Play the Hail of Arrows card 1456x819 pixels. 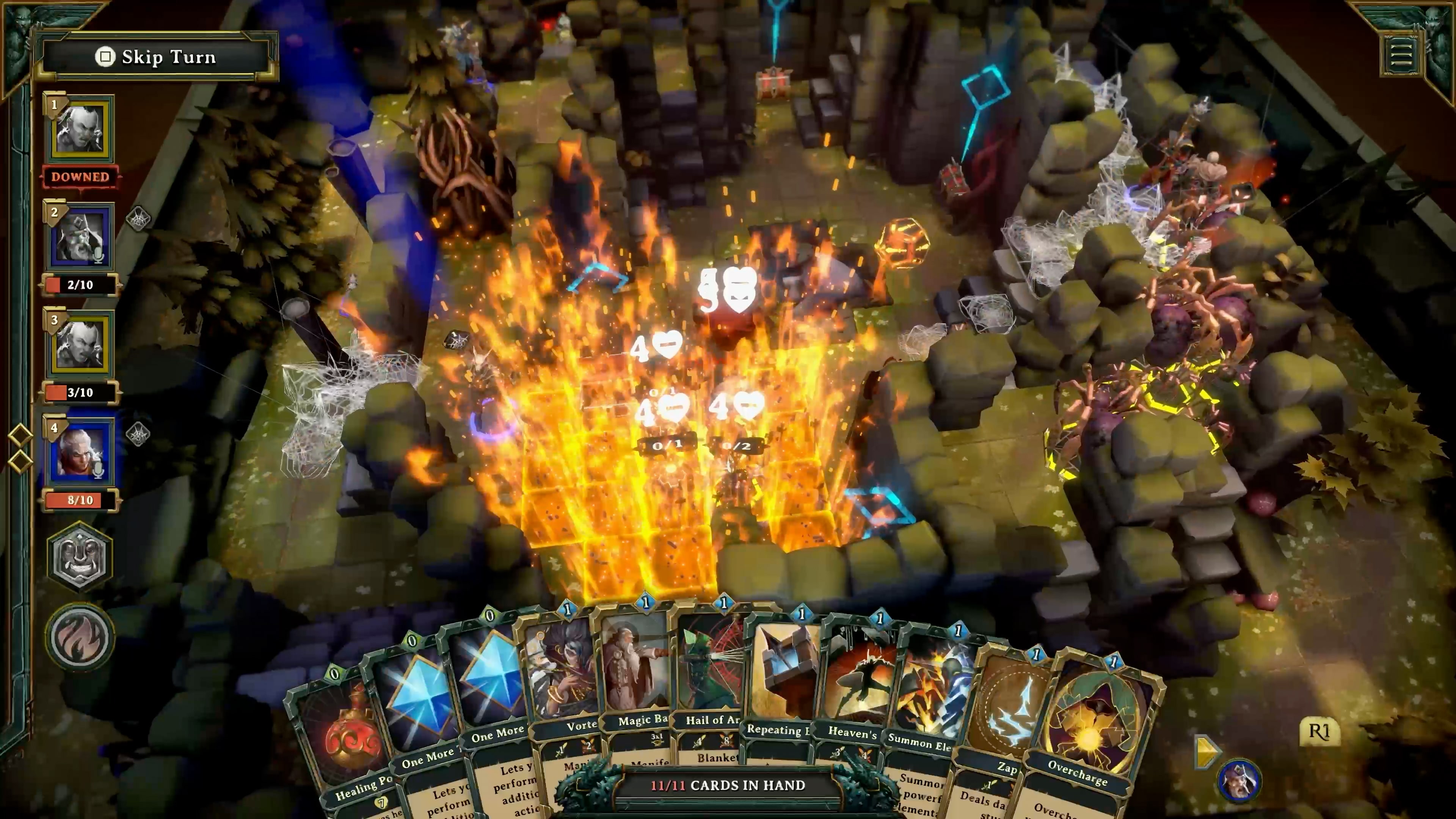[711, 673]
